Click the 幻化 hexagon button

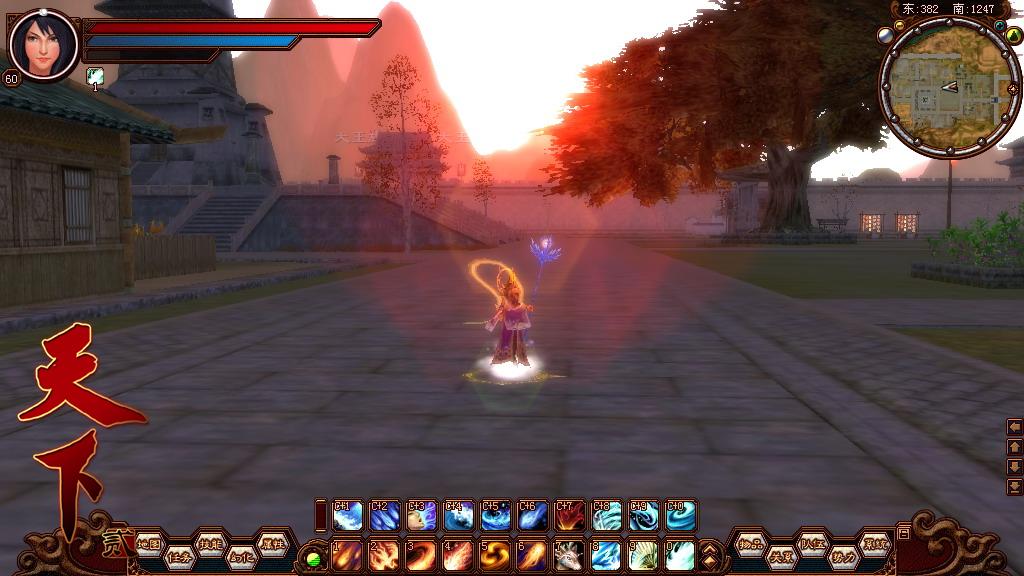240,557
